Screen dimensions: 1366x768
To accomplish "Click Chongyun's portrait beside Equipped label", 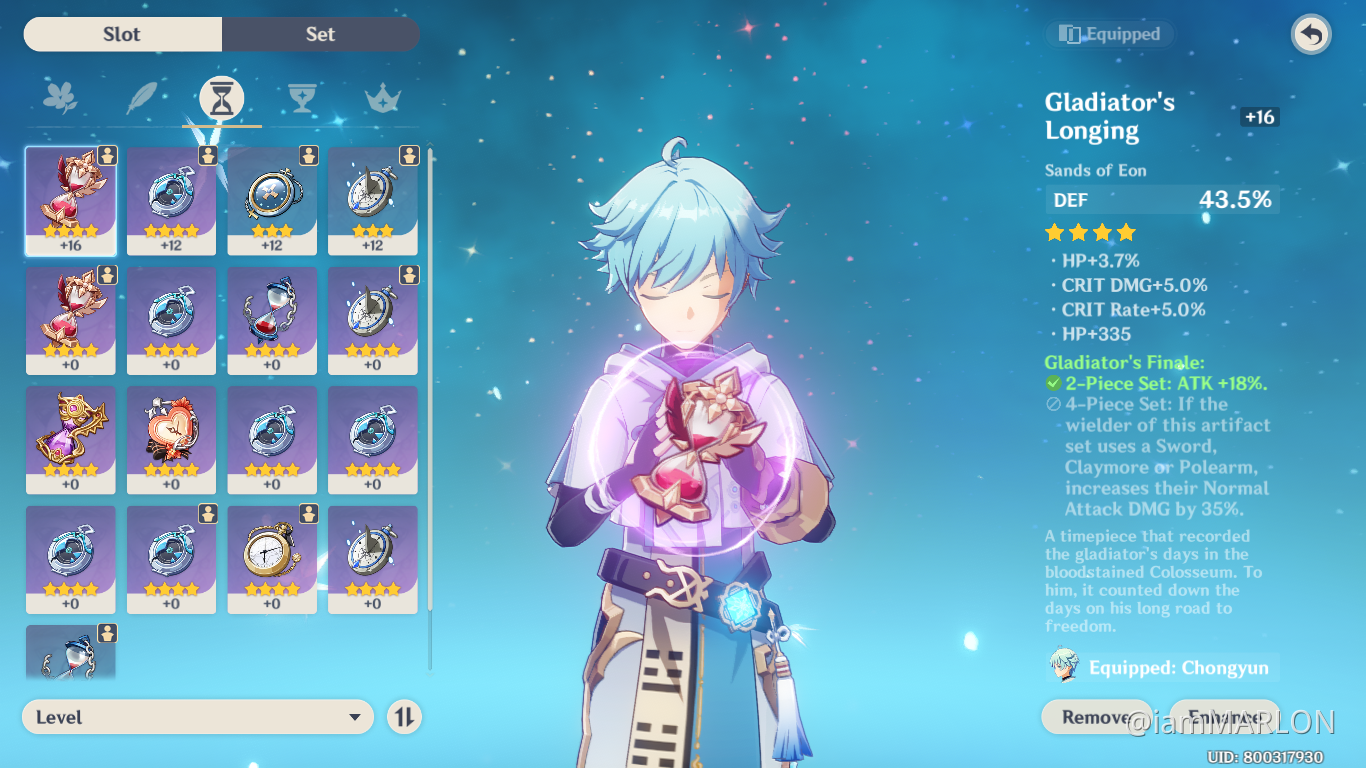I will point(1063,667).
